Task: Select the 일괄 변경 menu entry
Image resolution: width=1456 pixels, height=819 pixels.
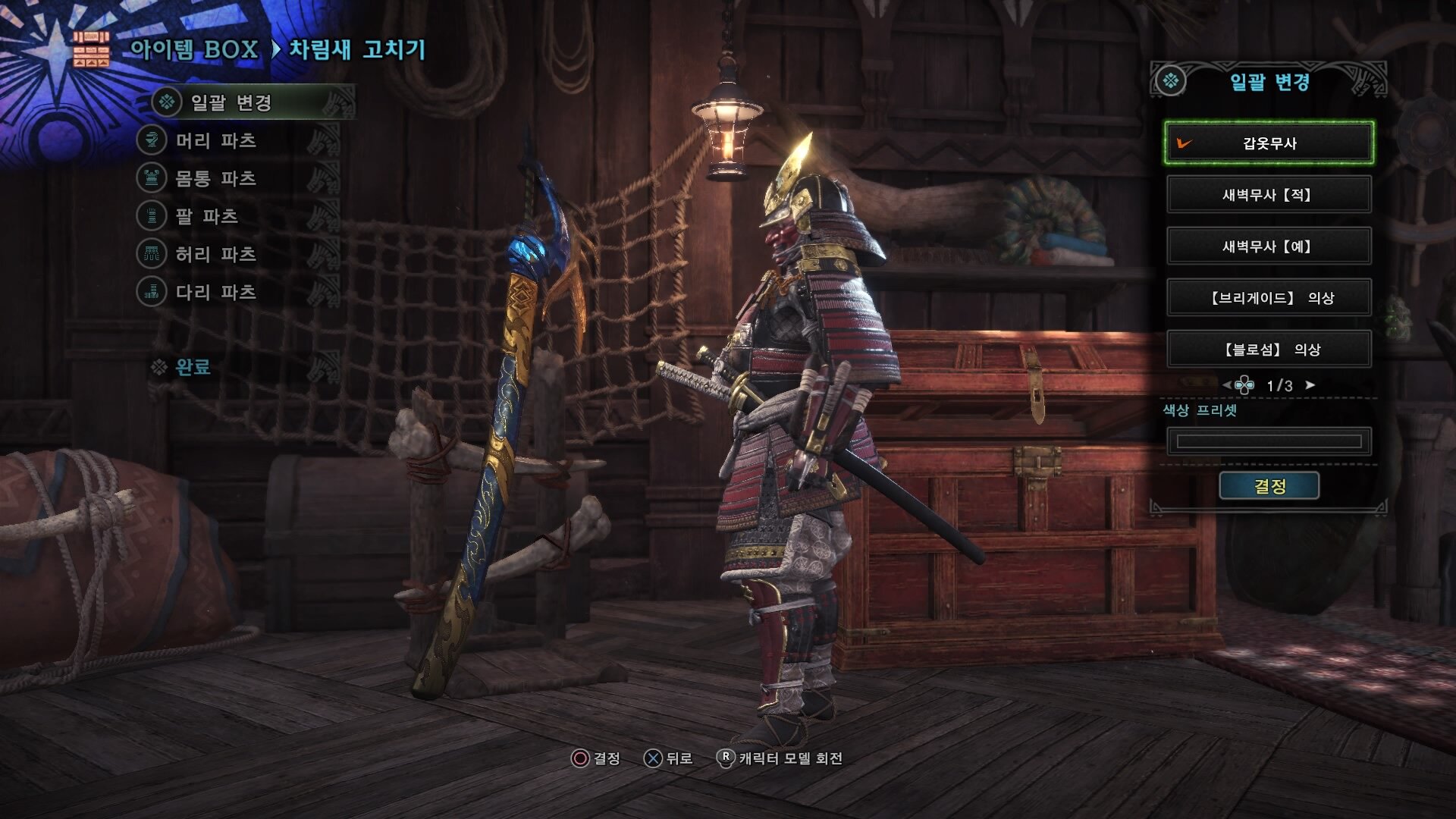Action: (x=231, y=102)
